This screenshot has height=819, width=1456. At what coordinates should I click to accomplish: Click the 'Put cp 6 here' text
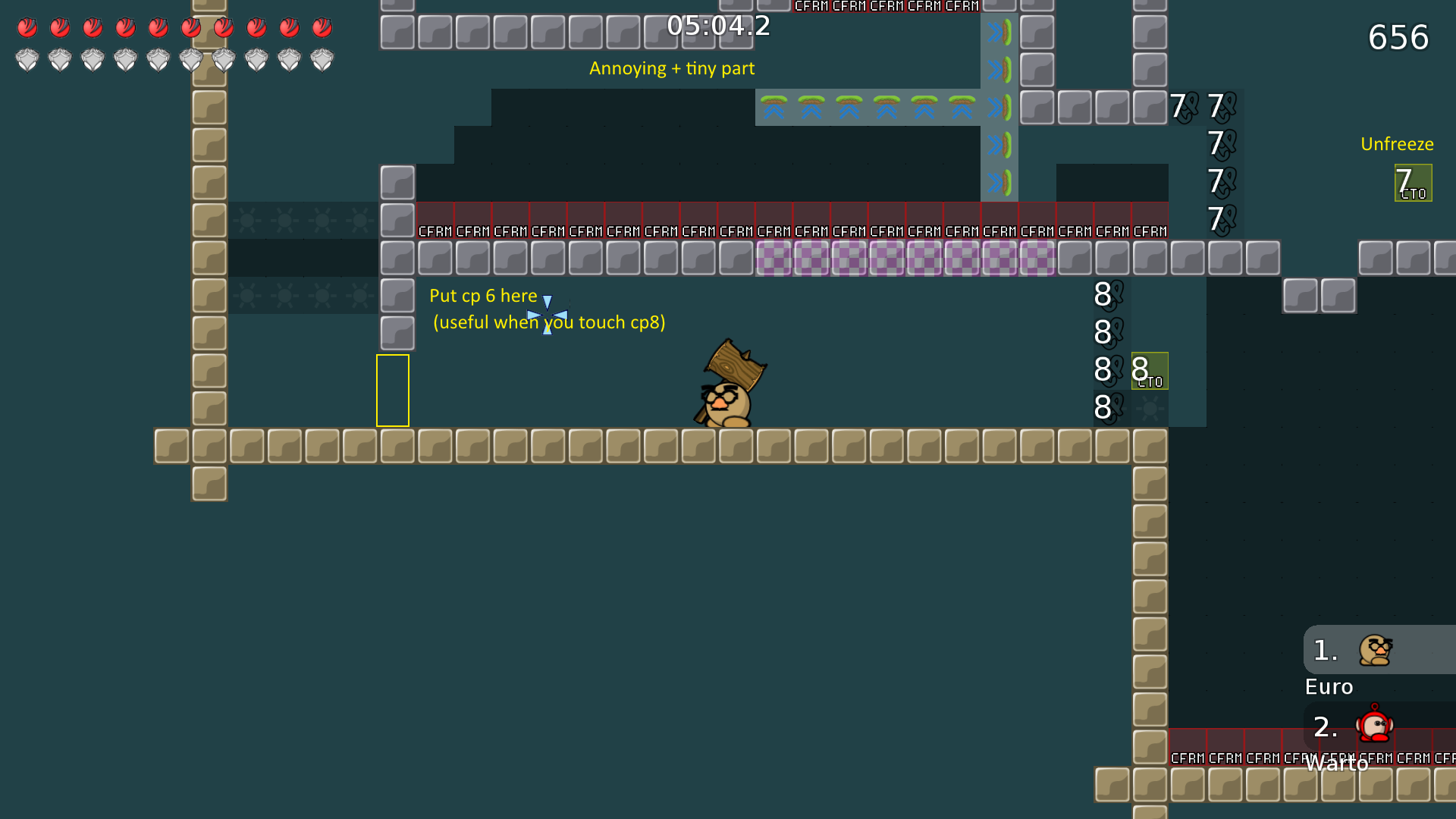[482, 296]
